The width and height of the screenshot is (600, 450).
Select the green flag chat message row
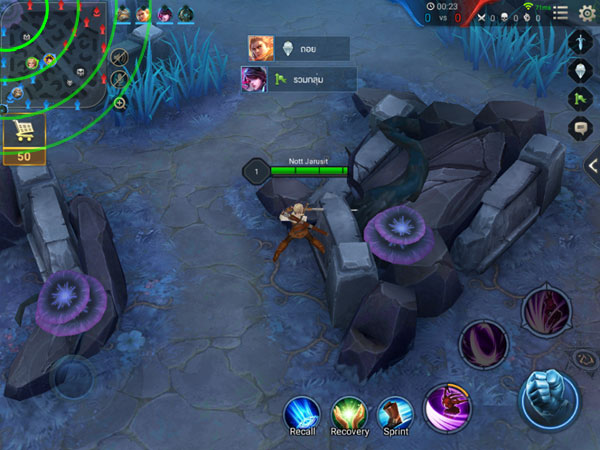[x=298, y=78]
